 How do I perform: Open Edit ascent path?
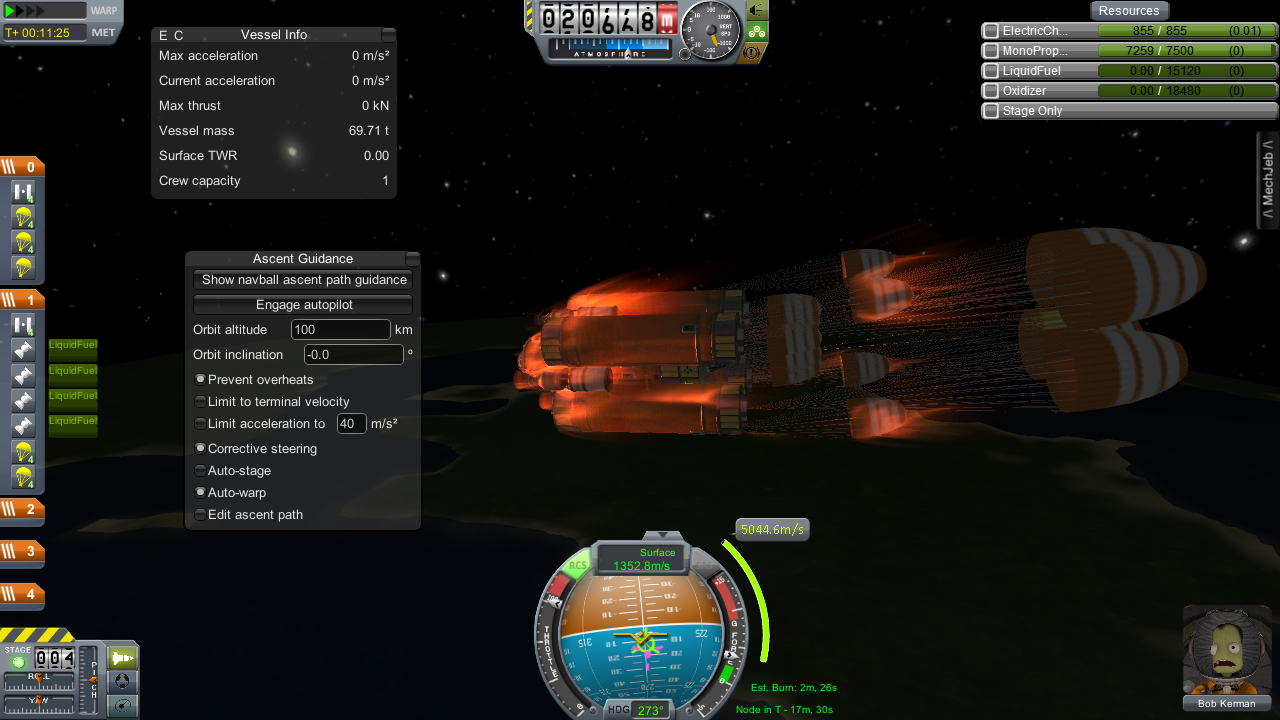tap(201, 515)
